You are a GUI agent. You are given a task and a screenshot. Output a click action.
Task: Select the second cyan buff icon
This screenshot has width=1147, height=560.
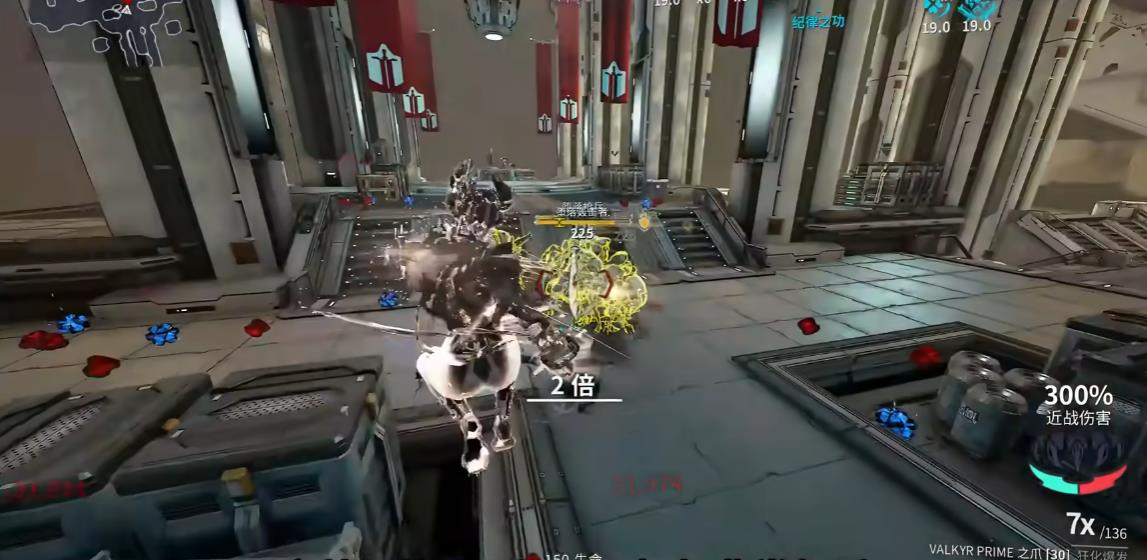click(x=976, y=9)
